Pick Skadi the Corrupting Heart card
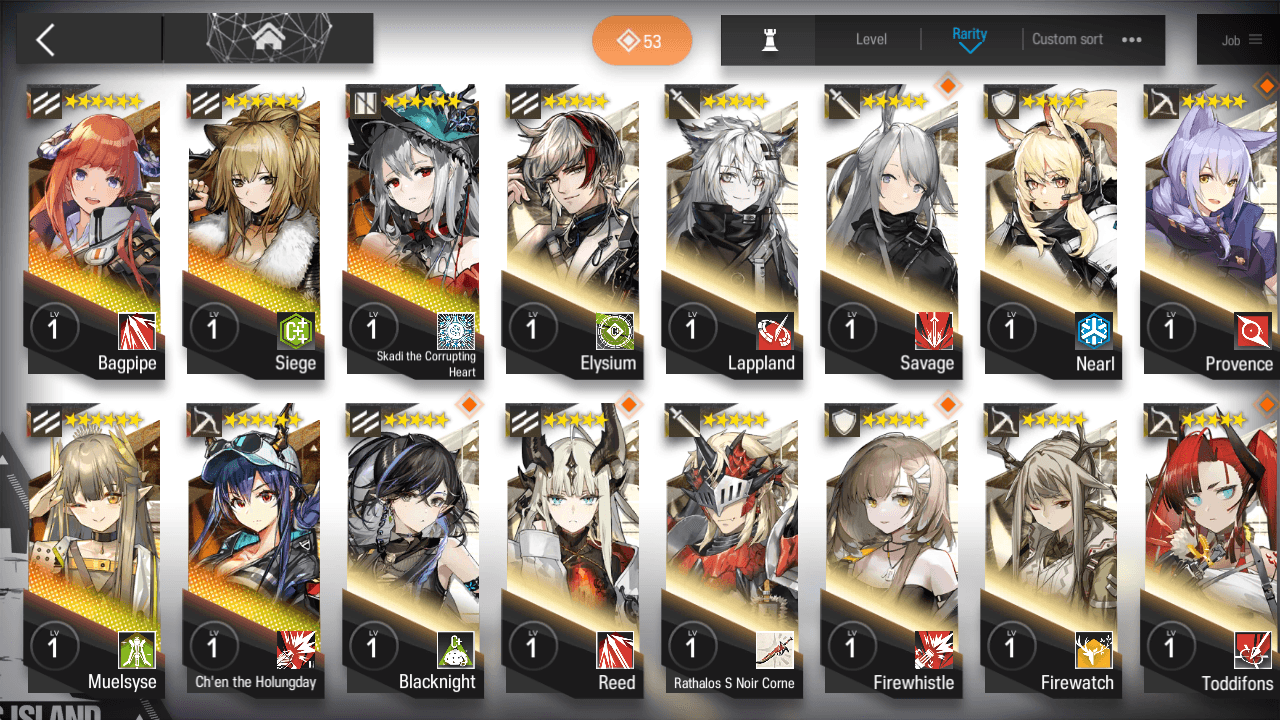Image resolution: width=1280 pixels, height=720 pixels. point(412,230)
